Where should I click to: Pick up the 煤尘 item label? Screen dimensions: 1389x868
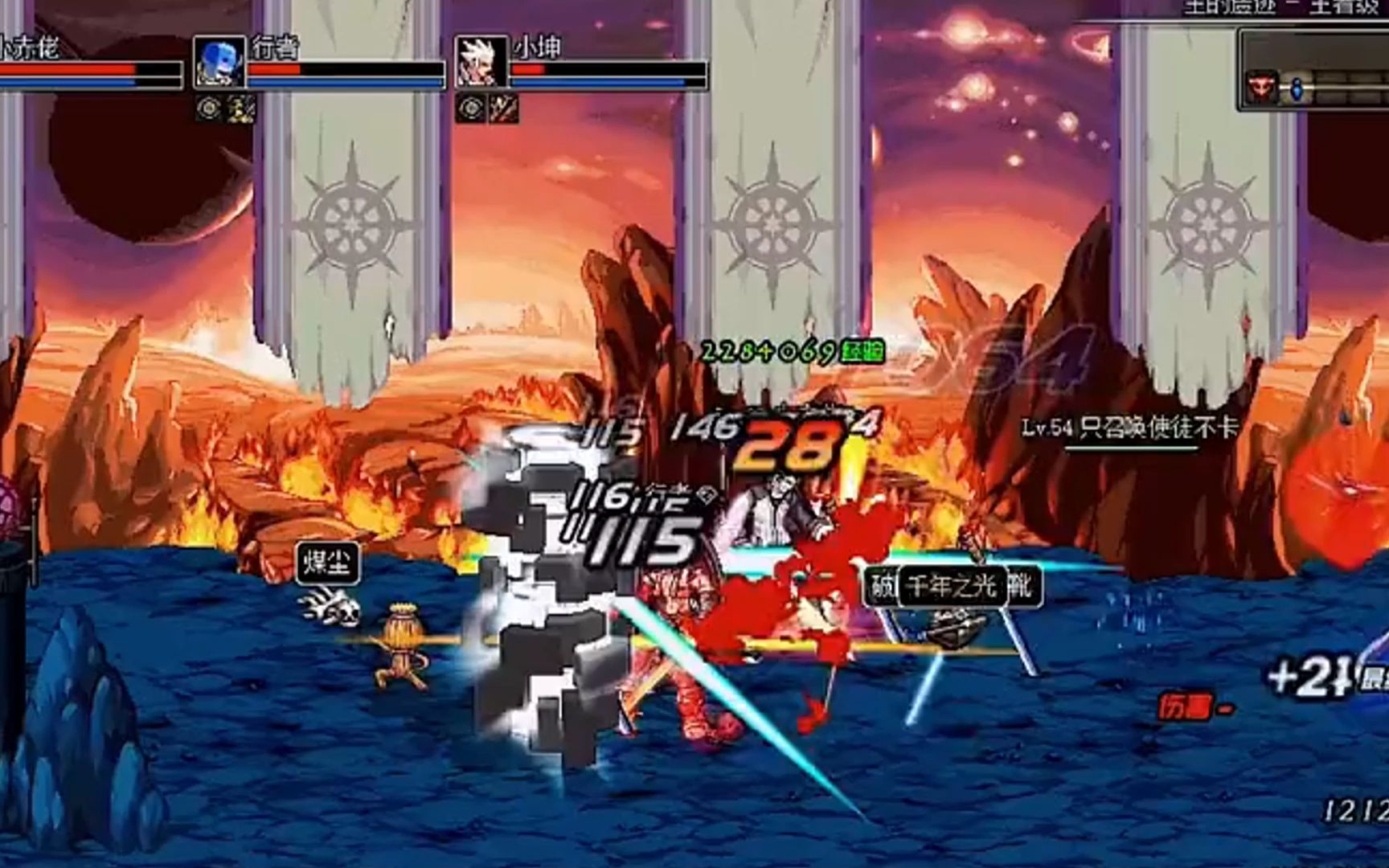coord(326,563)
